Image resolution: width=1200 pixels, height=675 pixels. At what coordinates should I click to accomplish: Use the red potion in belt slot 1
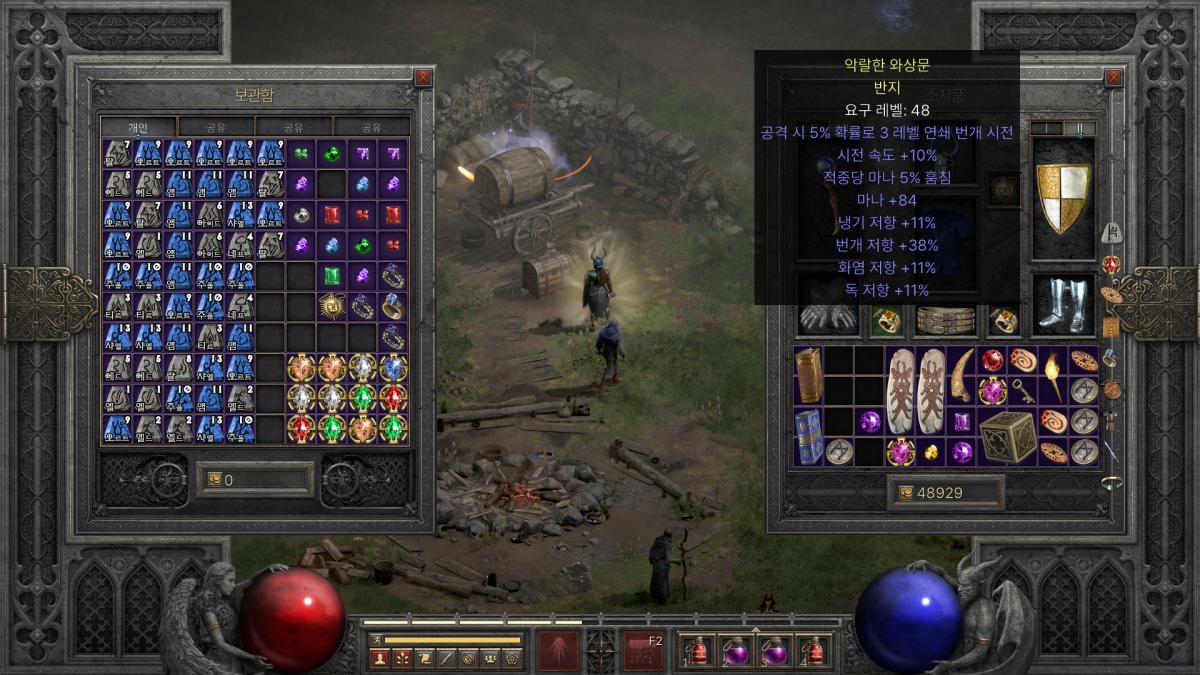click(700, 650)
